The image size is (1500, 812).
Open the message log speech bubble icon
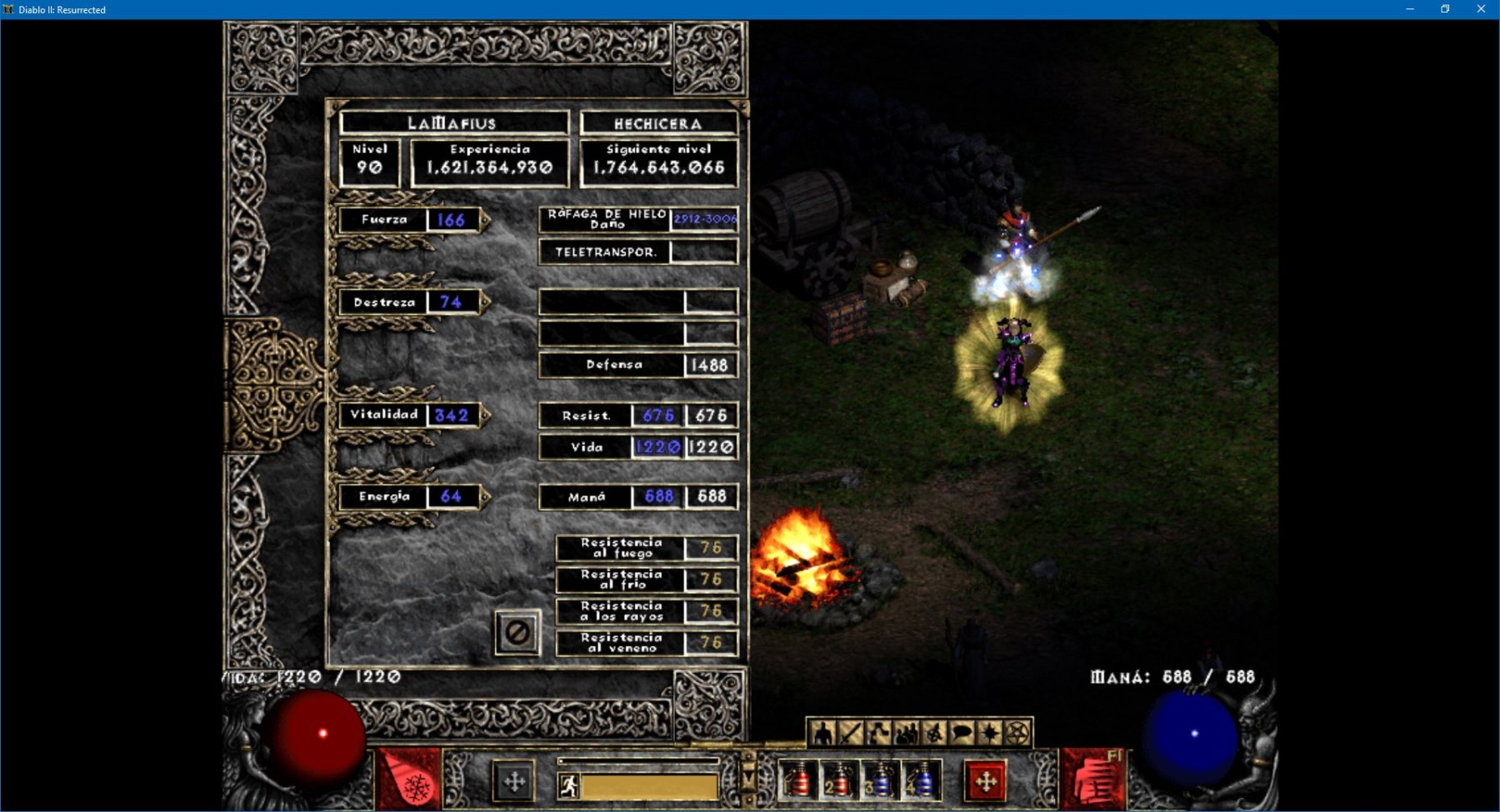(962, 733)
